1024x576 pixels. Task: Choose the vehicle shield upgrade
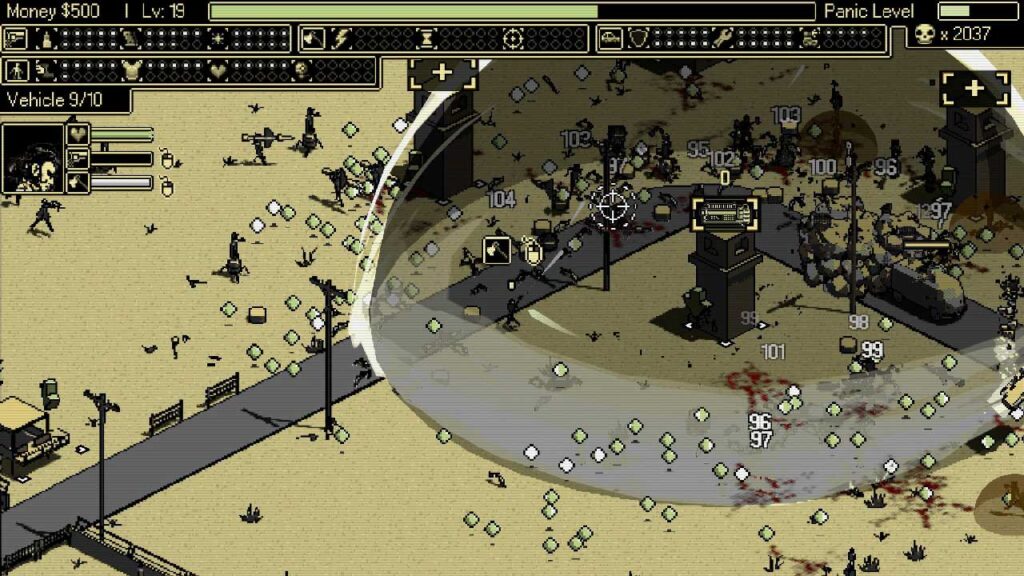(638, 39)
